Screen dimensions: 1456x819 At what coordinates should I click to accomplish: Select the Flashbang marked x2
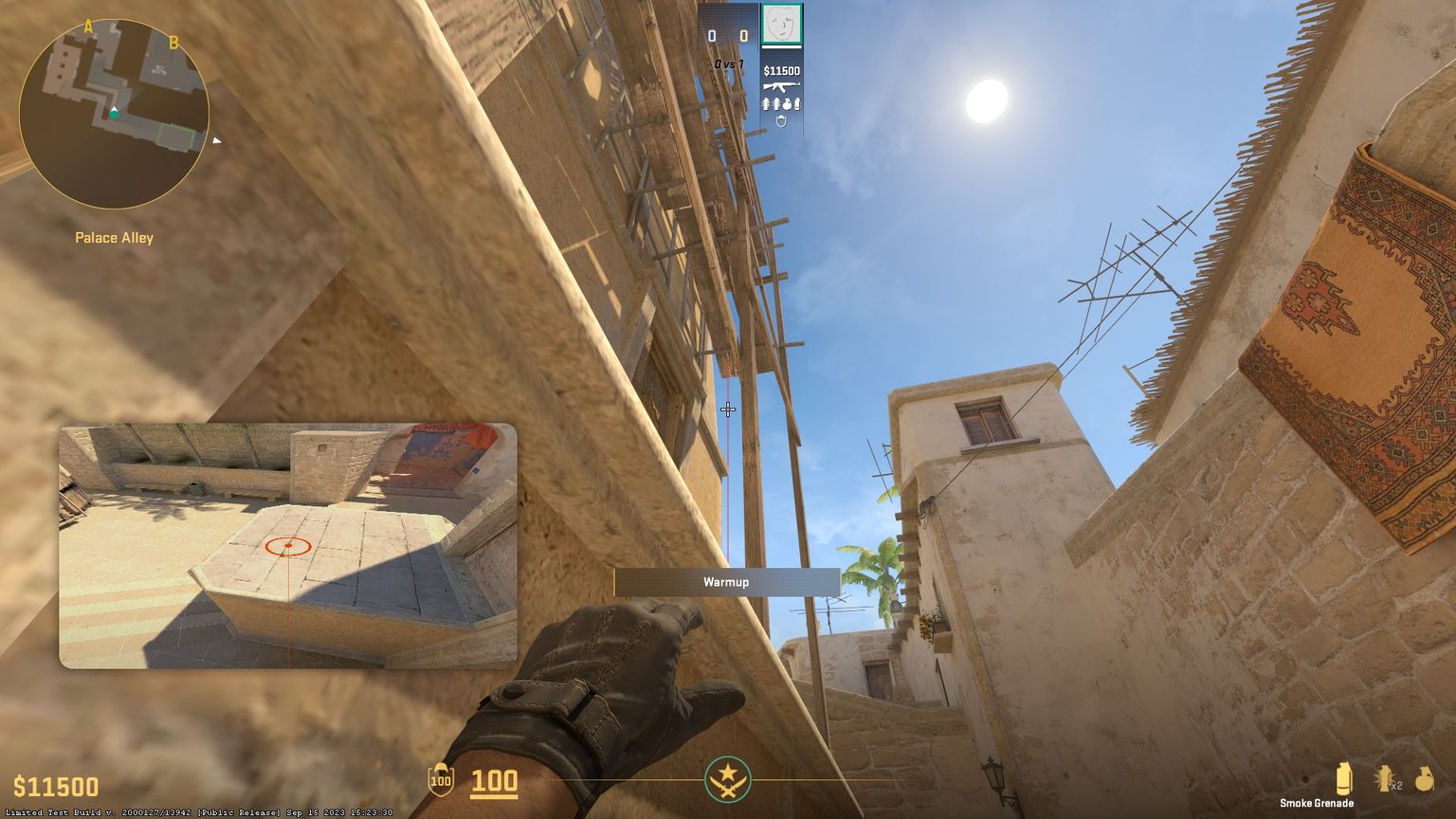click(1386, 779)
